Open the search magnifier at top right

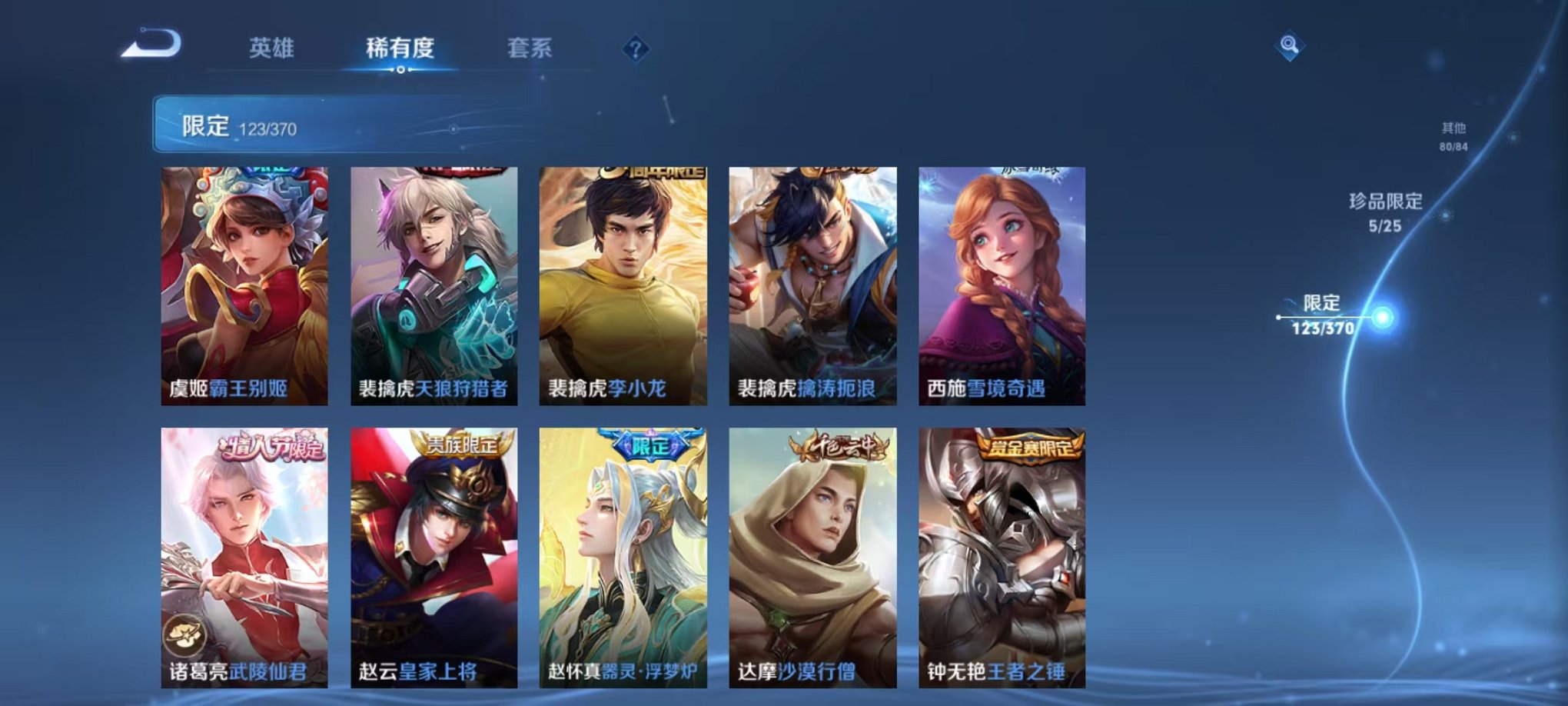[x=1291, y=45]
